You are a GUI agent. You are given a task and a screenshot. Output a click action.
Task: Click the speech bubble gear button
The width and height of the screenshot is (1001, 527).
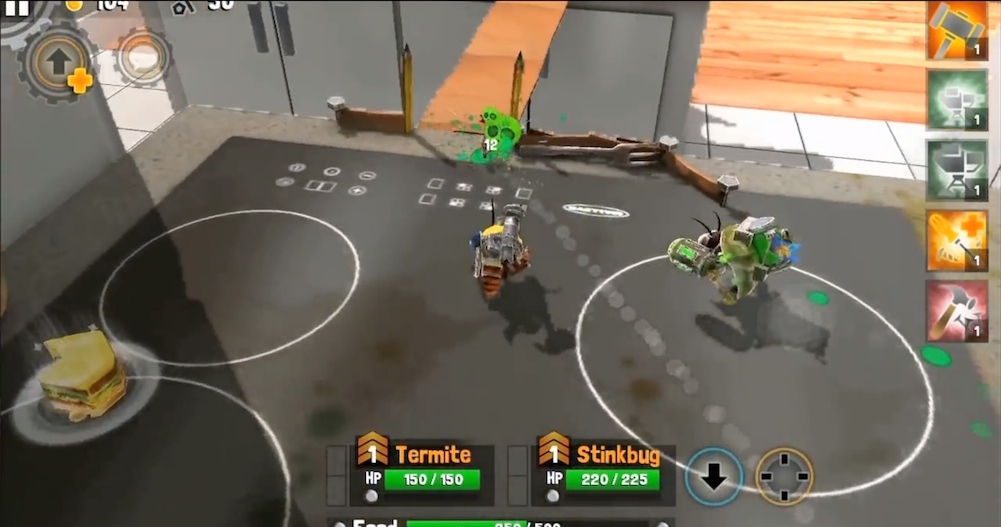[x=141, y=58]
